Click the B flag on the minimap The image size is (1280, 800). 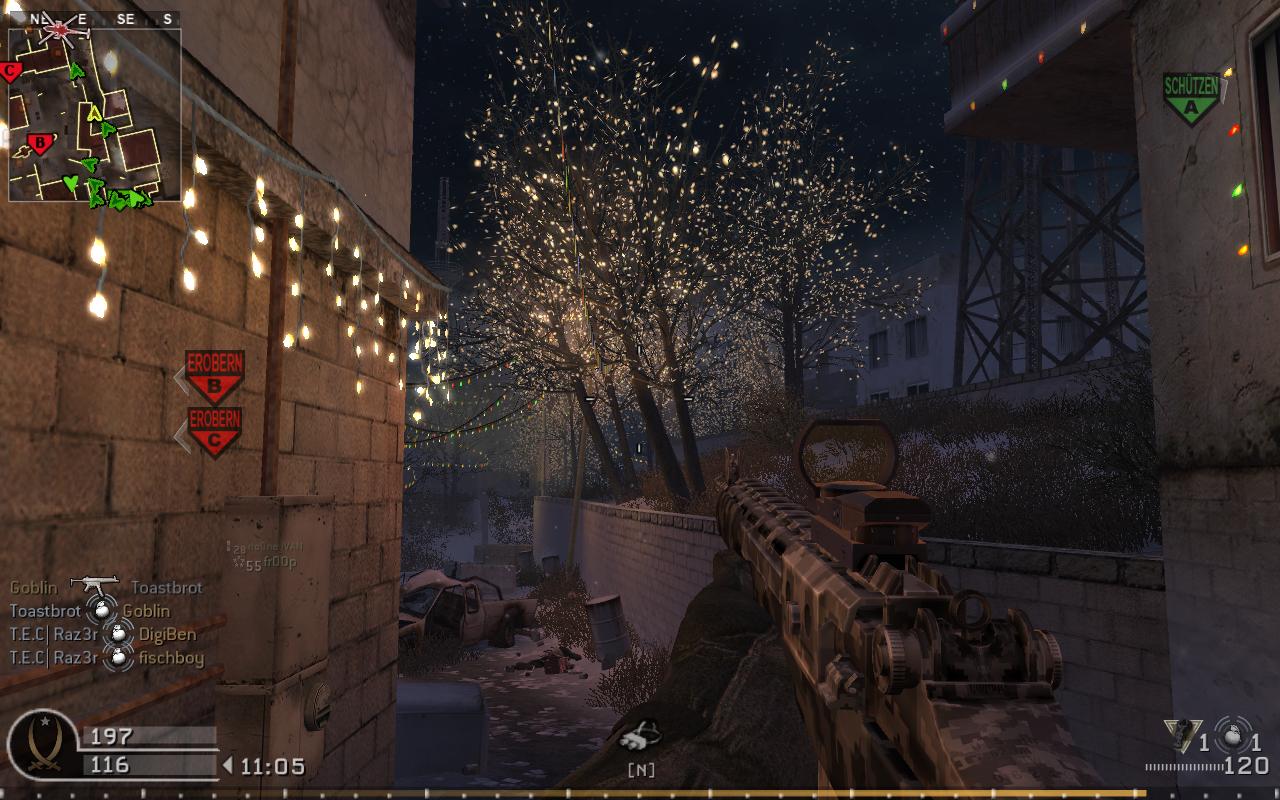[40, 142]
